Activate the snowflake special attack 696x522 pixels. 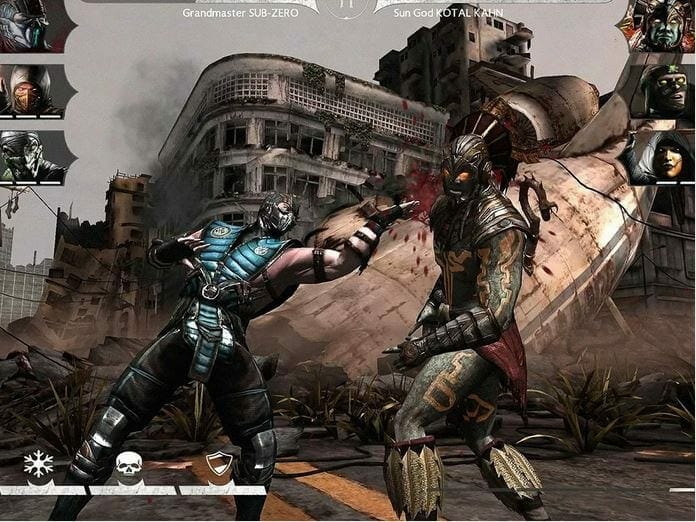click(37, 465)
